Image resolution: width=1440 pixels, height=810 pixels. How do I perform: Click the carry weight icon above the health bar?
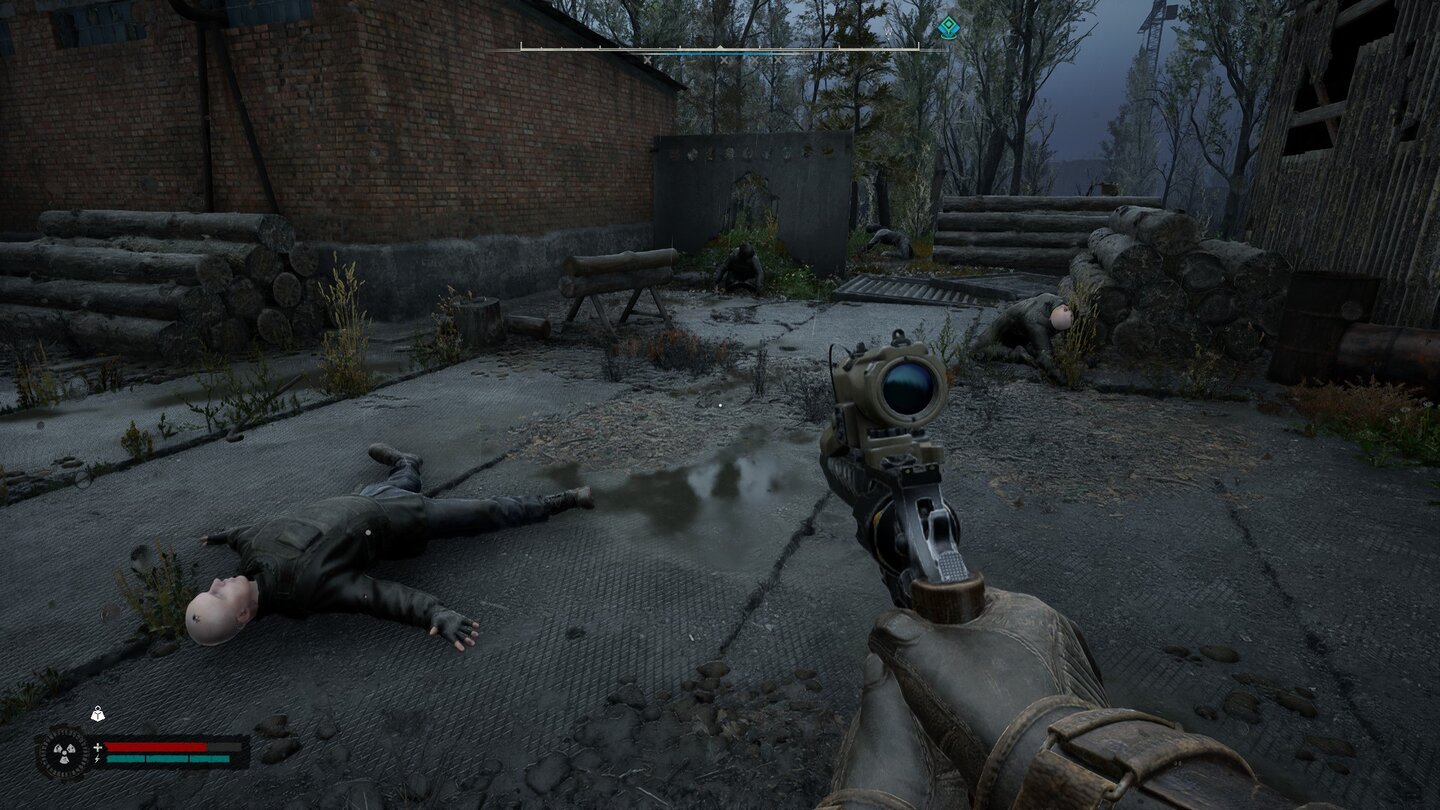tap(98, 714)
